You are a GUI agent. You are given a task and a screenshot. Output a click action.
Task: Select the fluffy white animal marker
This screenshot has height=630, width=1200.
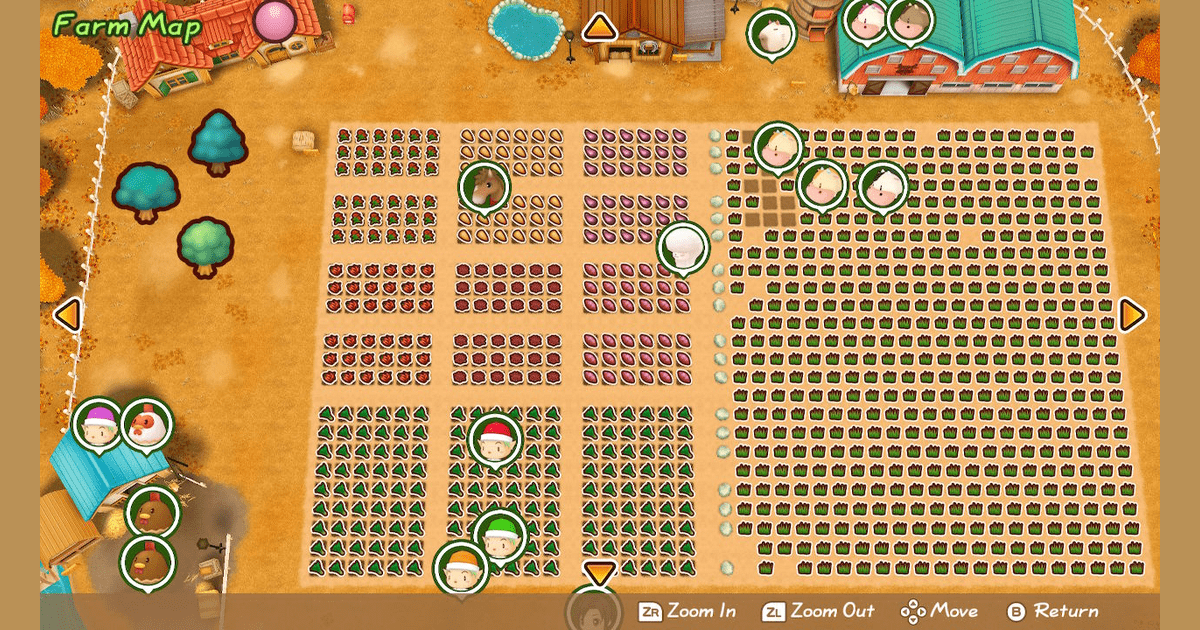(684, 248)
